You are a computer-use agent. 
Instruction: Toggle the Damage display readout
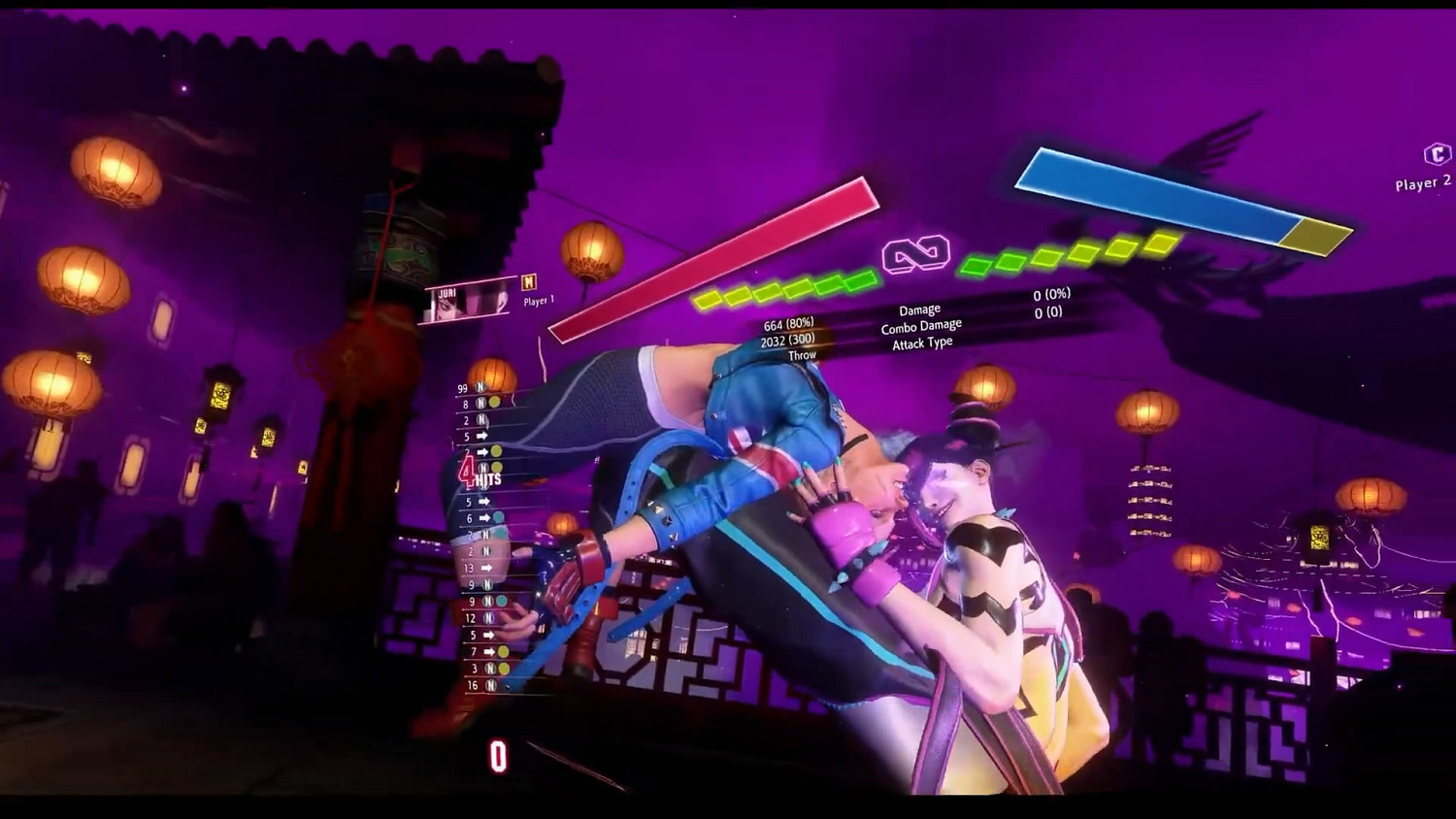point(918,309)
